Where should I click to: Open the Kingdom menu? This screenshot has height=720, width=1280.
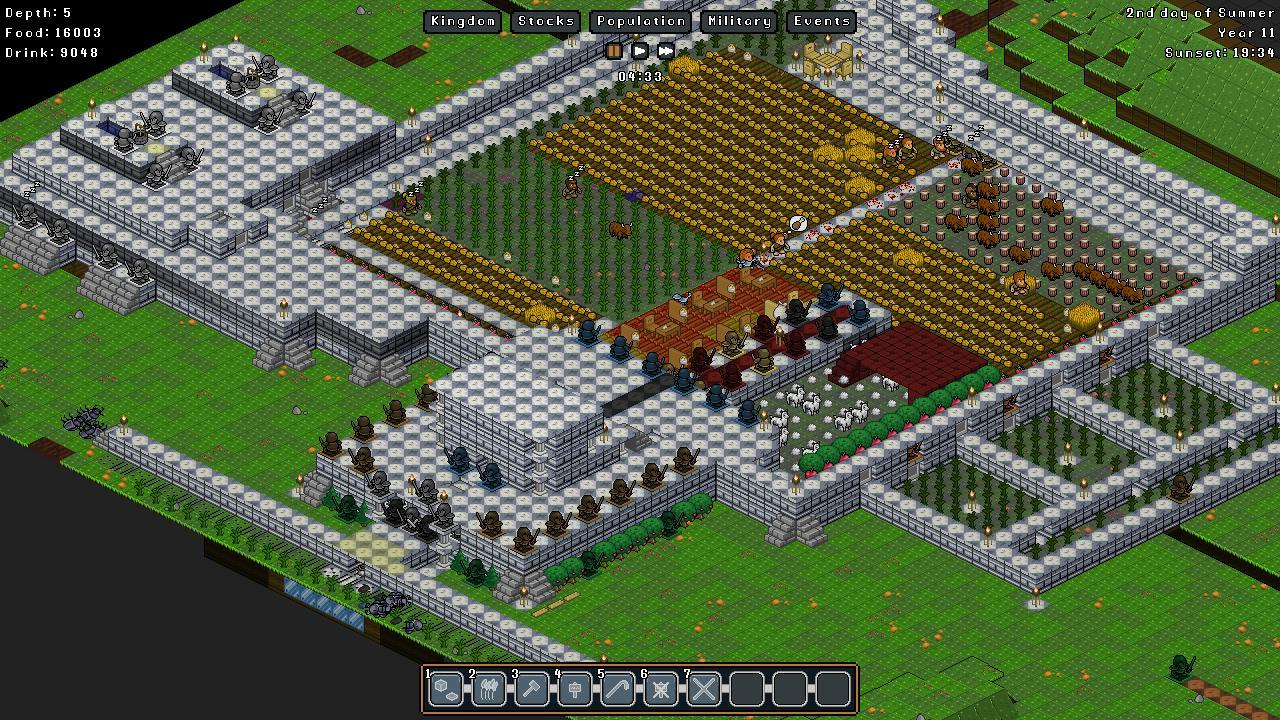462,20
